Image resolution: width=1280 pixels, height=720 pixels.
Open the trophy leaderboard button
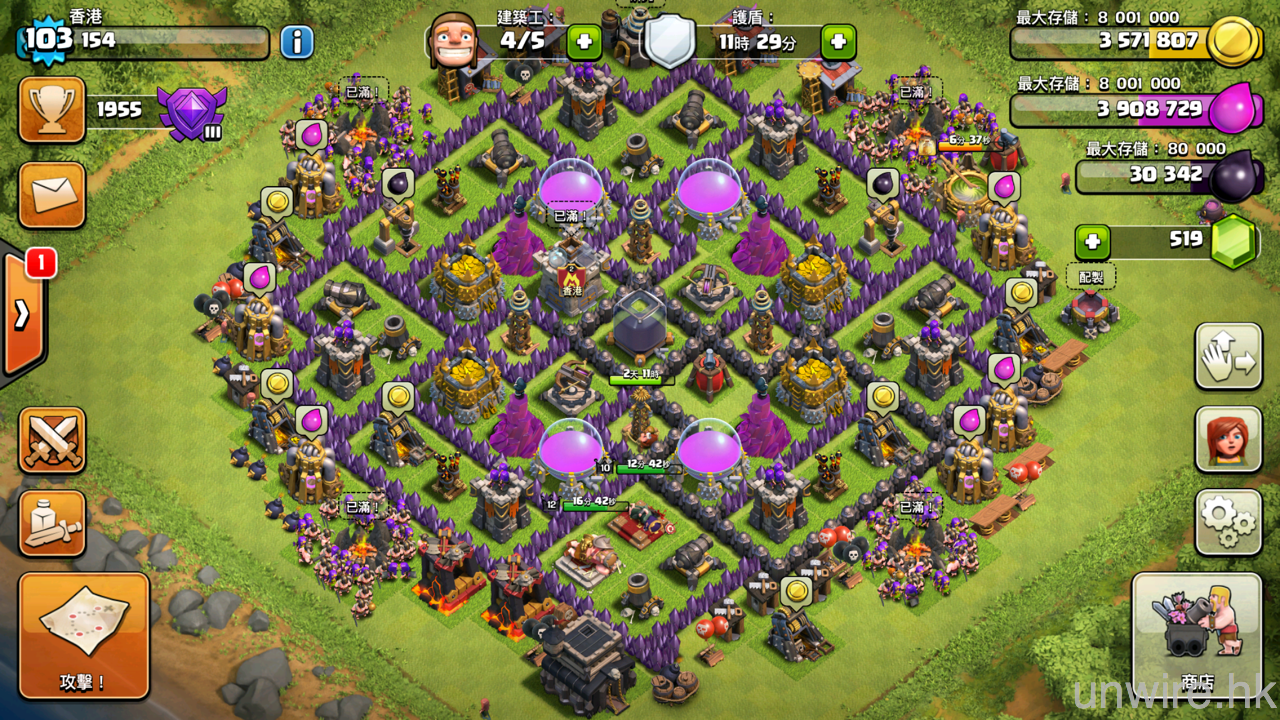click(52, 110)
